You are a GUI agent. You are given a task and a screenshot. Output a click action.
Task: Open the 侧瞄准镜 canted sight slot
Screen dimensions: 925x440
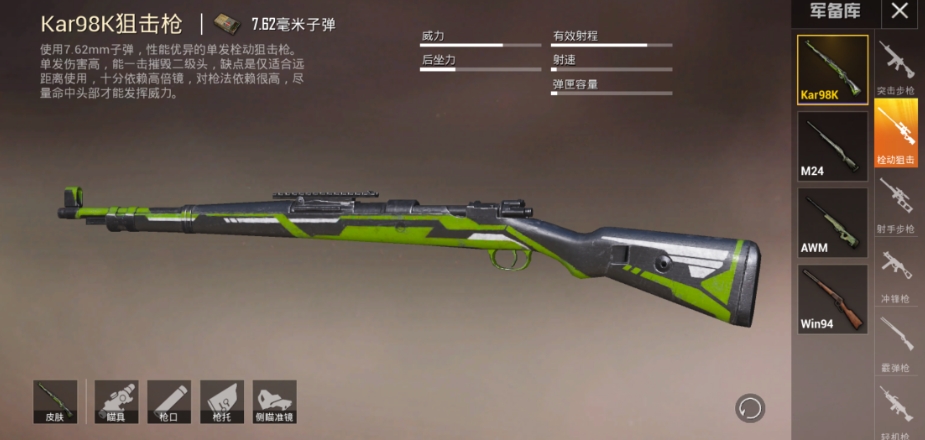coord(273,400)
